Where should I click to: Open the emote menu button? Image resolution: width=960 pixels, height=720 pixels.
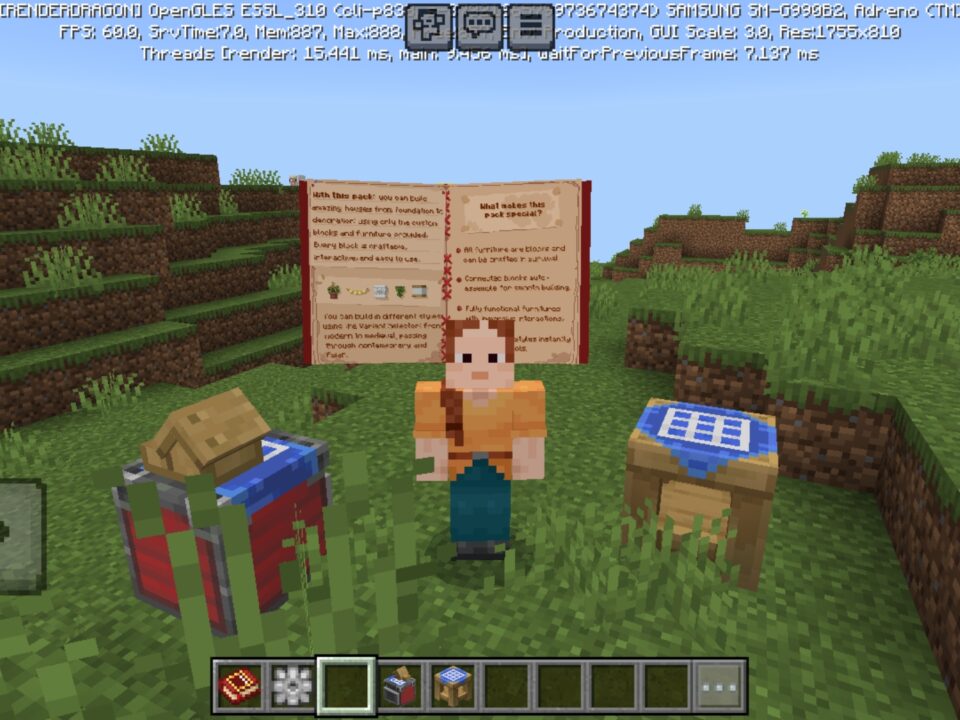point(431,26)
